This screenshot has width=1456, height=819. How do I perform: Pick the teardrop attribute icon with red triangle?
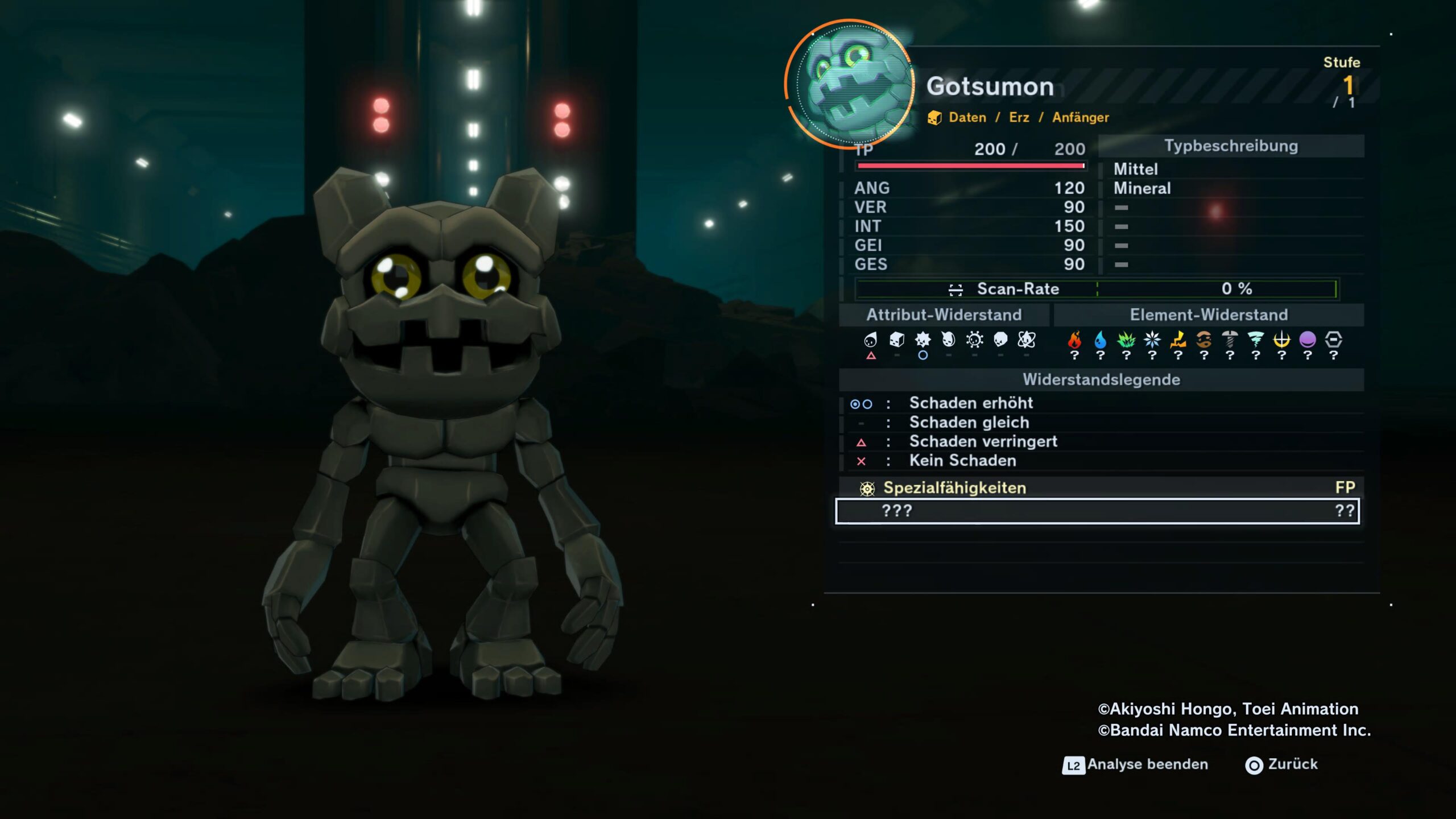(x=870, y=340)
